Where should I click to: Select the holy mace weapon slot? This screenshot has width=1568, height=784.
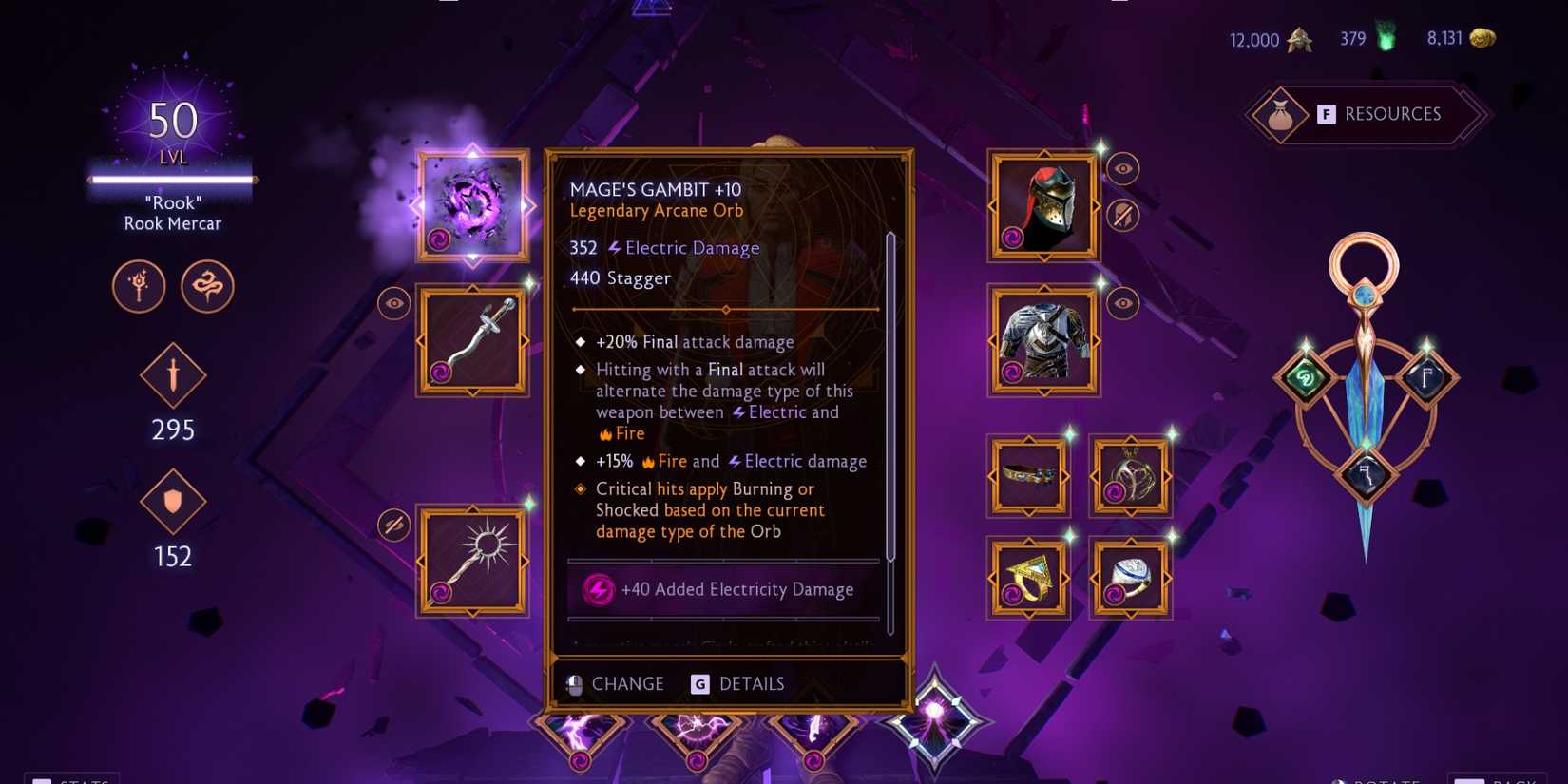pyautogui.click(x=472, y=559)
